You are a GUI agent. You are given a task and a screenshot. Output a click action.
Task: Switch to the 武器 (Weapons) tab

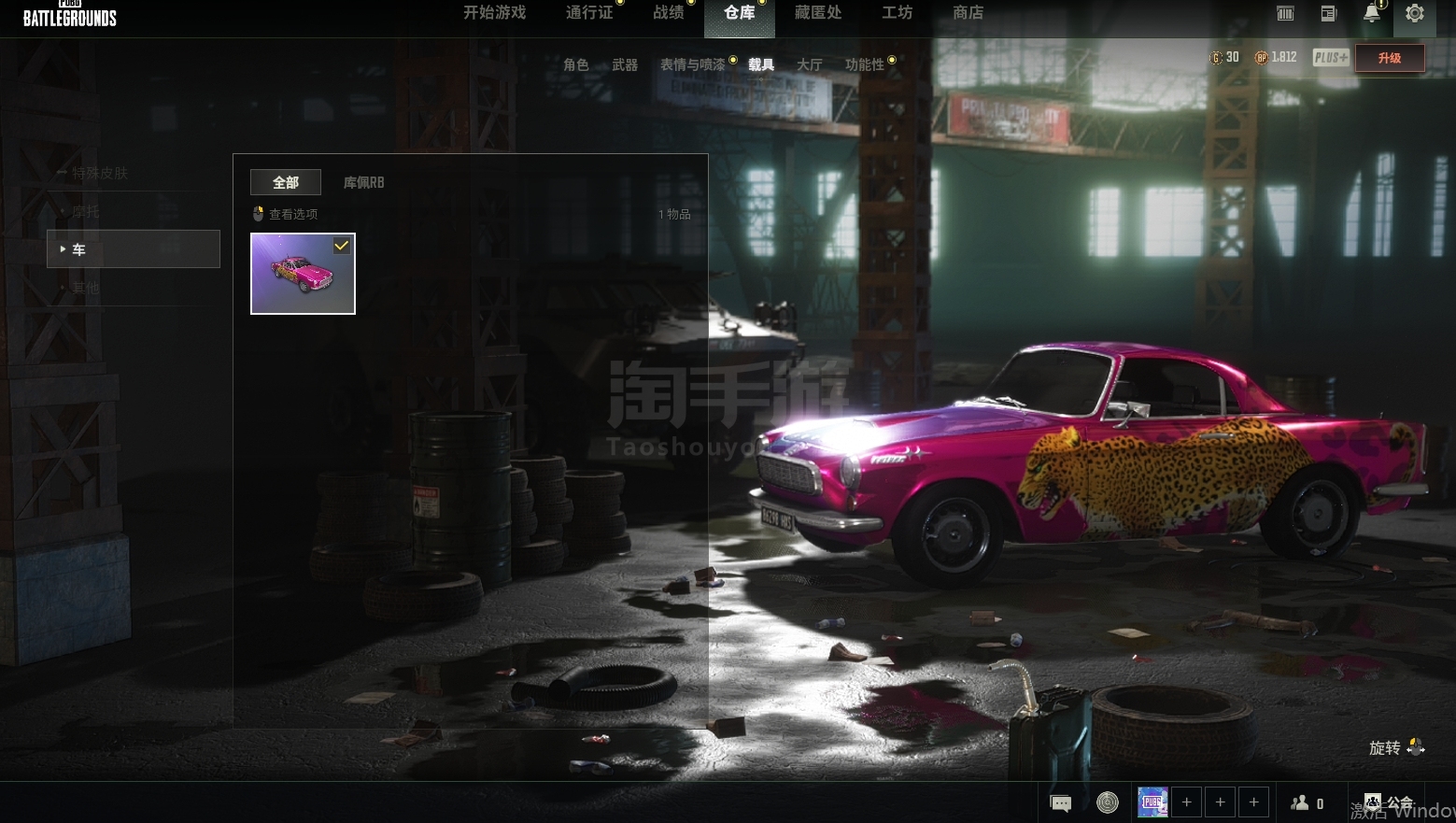[x=625, y=64]
